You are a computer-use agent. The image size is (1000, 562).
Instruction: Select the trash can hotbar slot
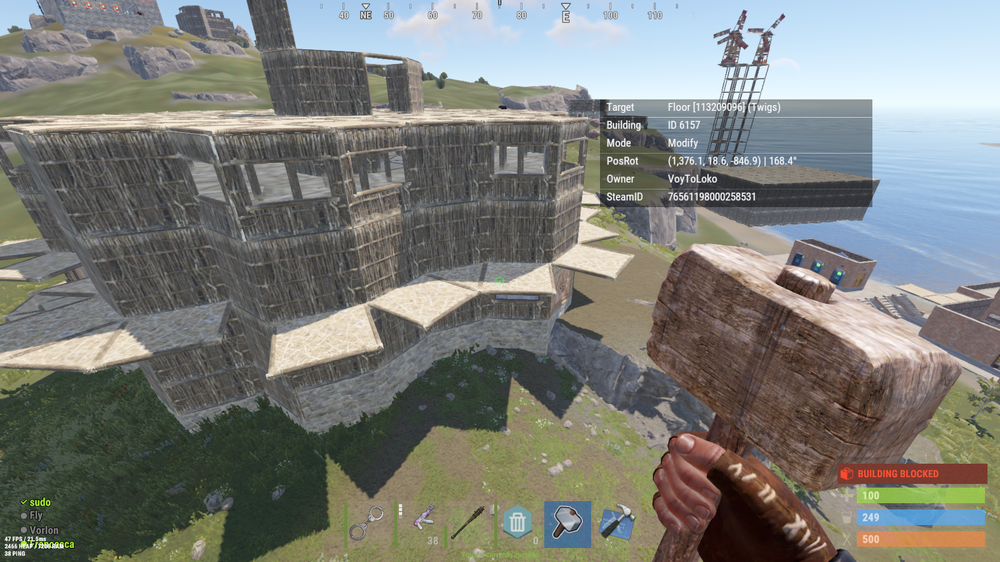[x=517, y=522]
